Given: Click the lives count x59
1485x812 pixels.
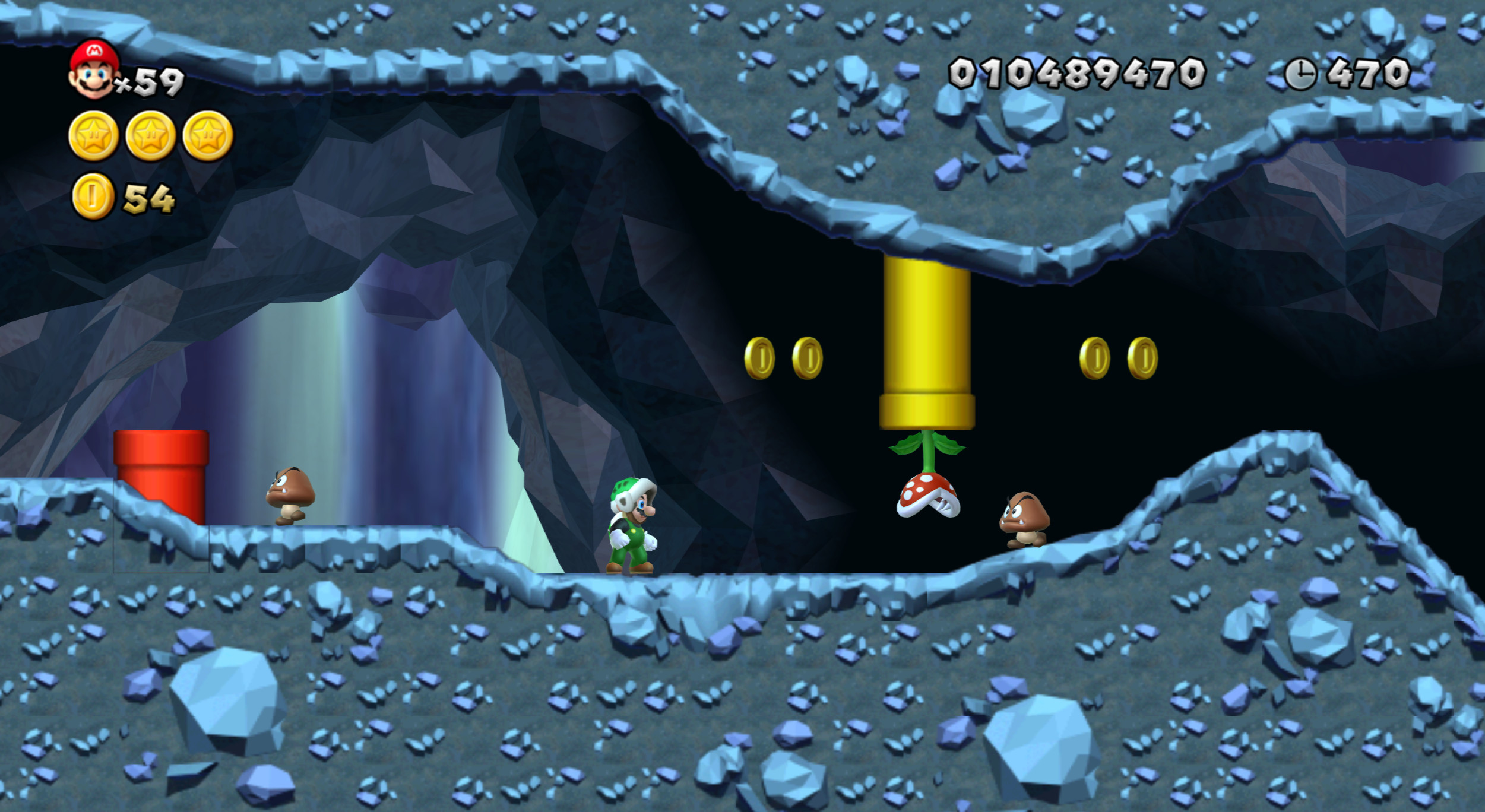Looking at the screenshot, I should point(151,81).
